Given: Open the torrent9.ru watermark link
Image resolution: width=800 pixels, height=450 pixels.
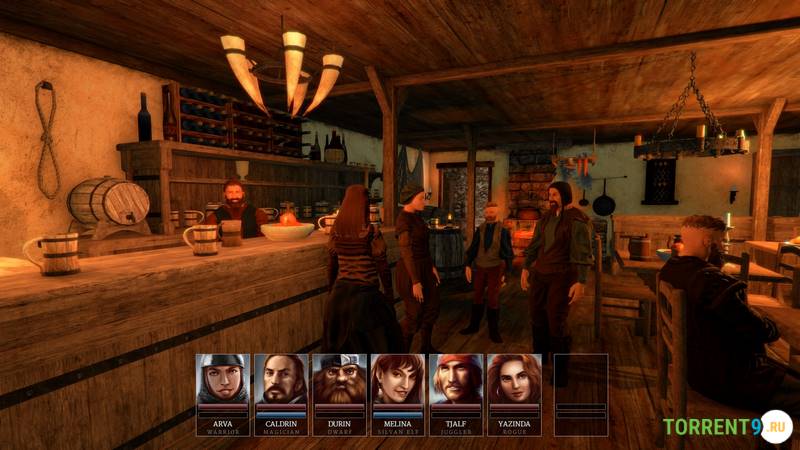Looking at the screenshot, I should point(726,426).
